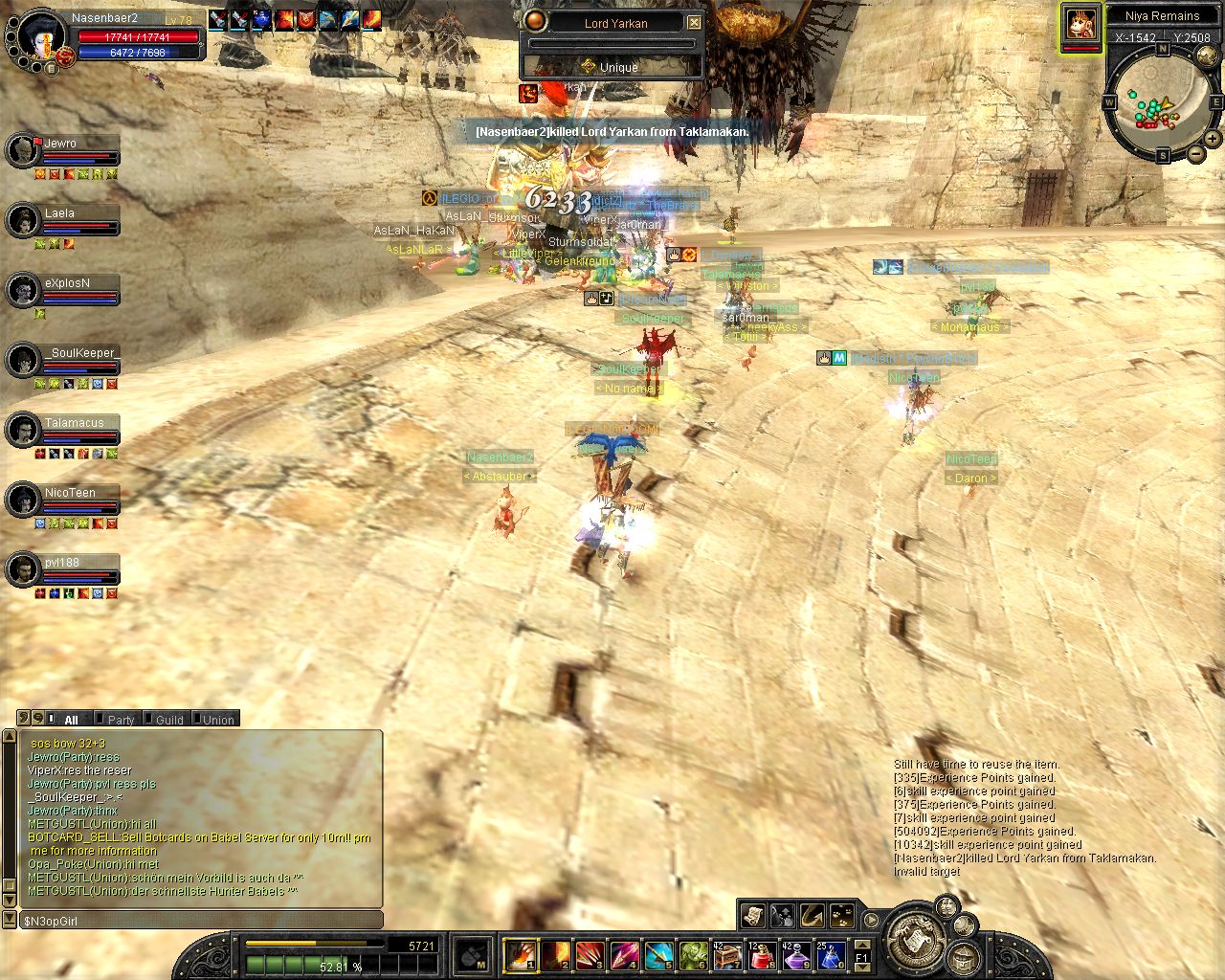This screenshot has width=1225, height=980.
Task: Activate the flaming claw skill in slot 1
Action: point(521,955)
